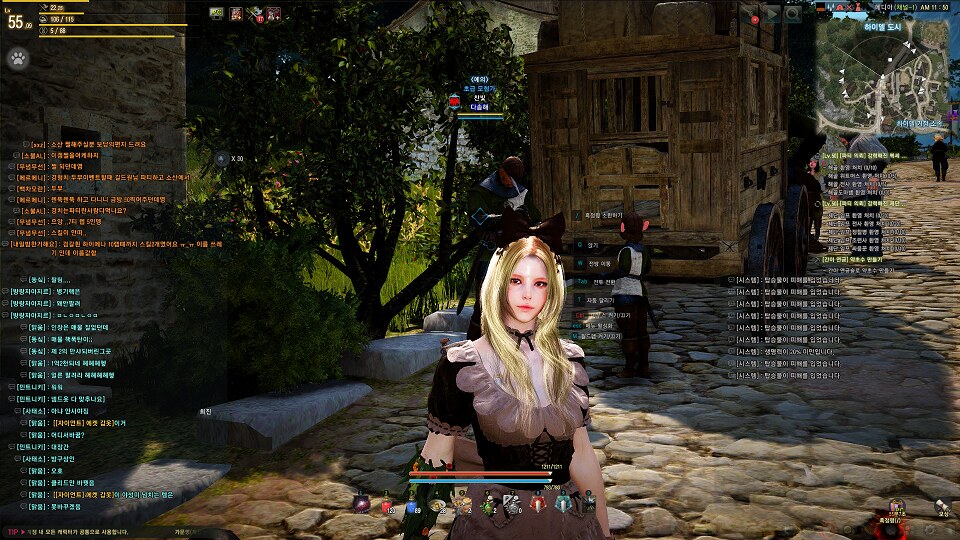Click the magnifying glass search button
960x540 pixels.
(794, 14)
